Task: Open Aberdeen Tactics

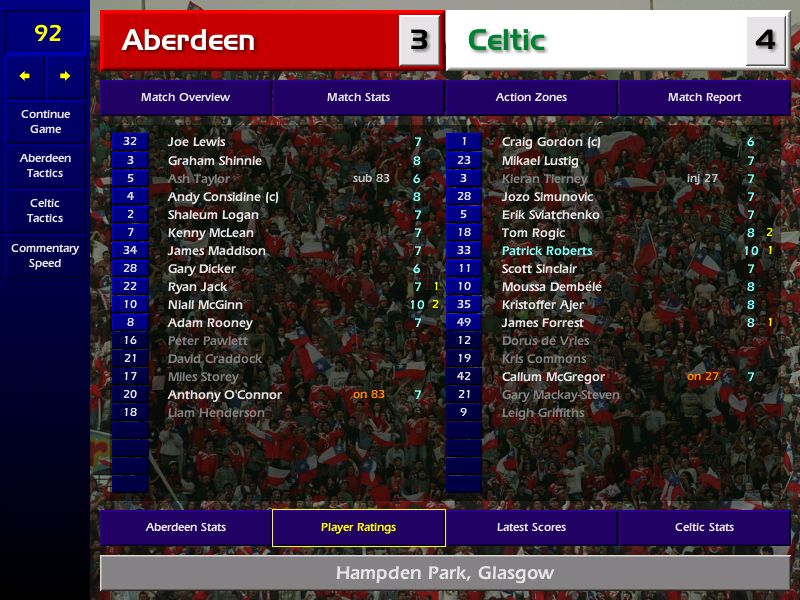Action: click(45, 165)
